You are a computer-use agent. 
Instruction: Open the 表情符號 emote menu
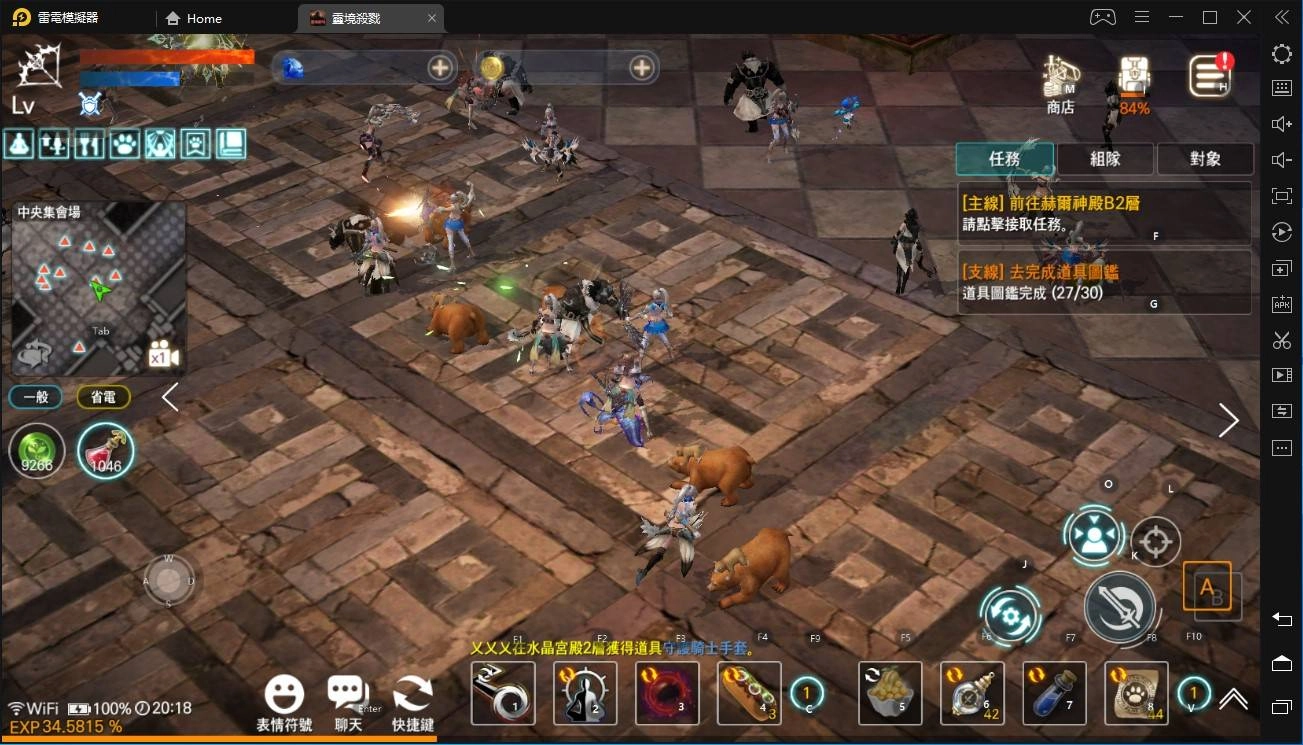[x=284, y=702]
